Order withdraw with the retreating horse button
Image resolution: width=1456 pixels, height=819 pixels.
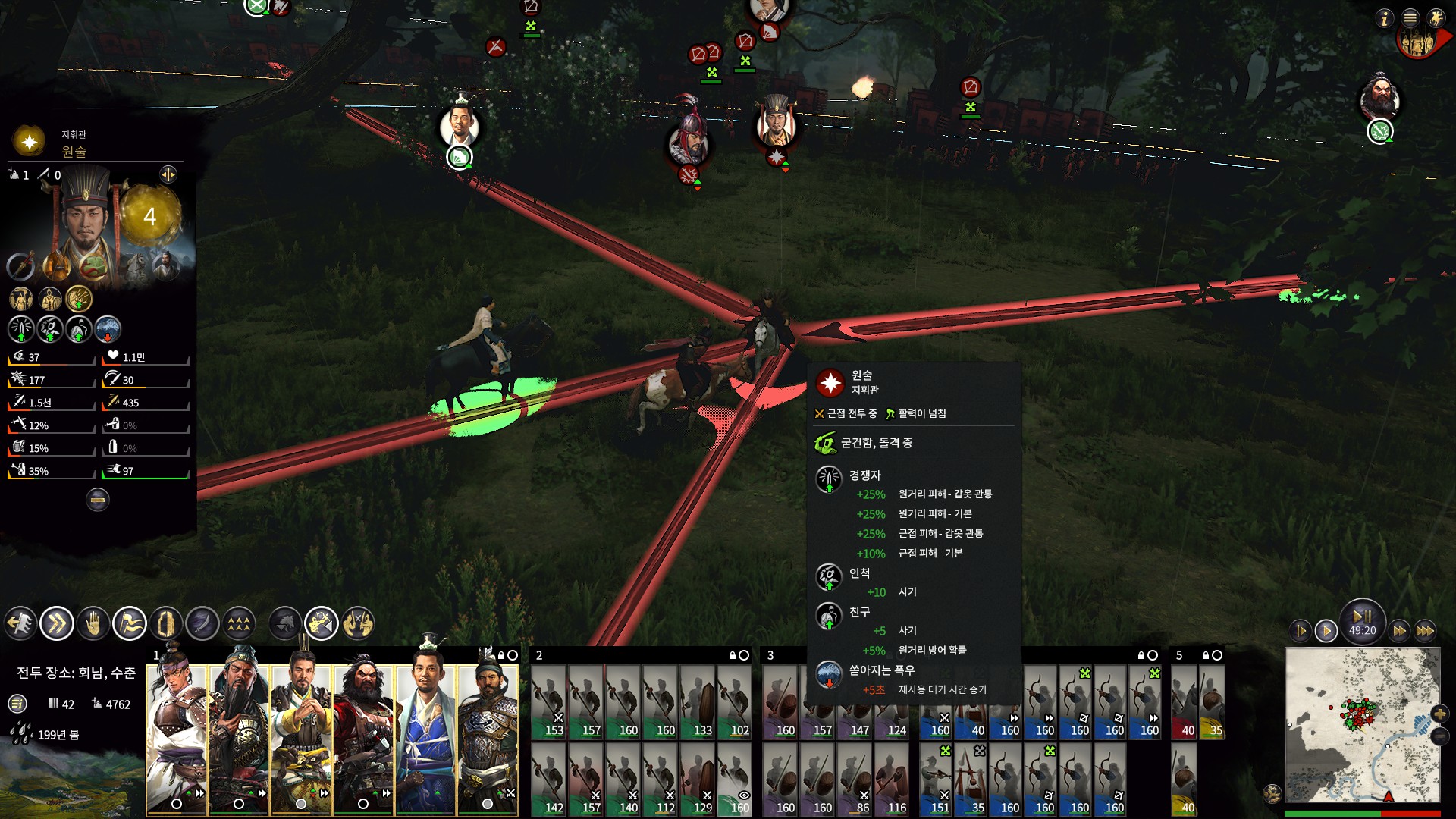click(20, 624)
